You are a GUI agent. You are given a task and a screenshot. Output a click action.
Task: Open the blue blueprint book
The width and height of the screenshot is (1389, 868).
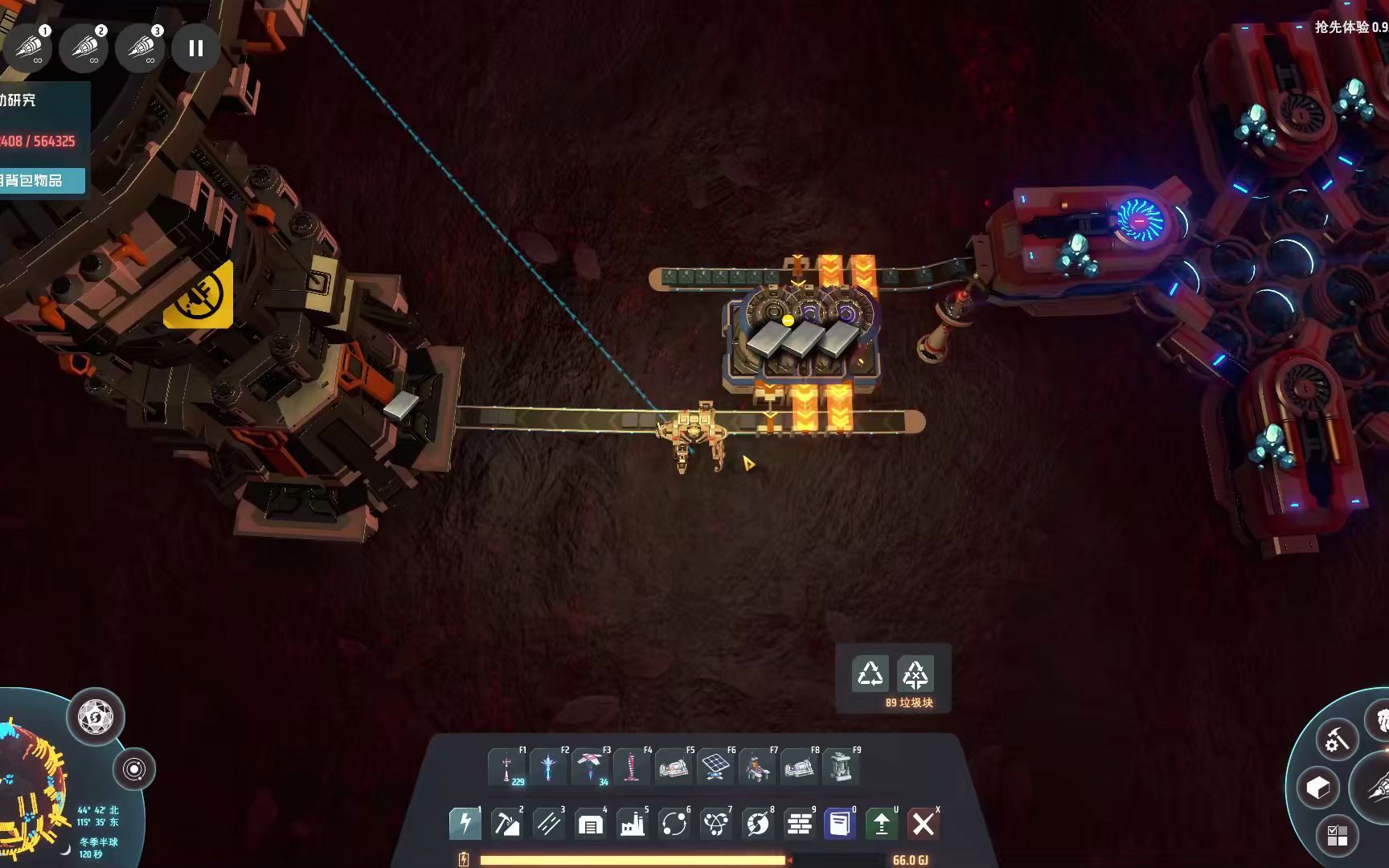tap(839, 824)
